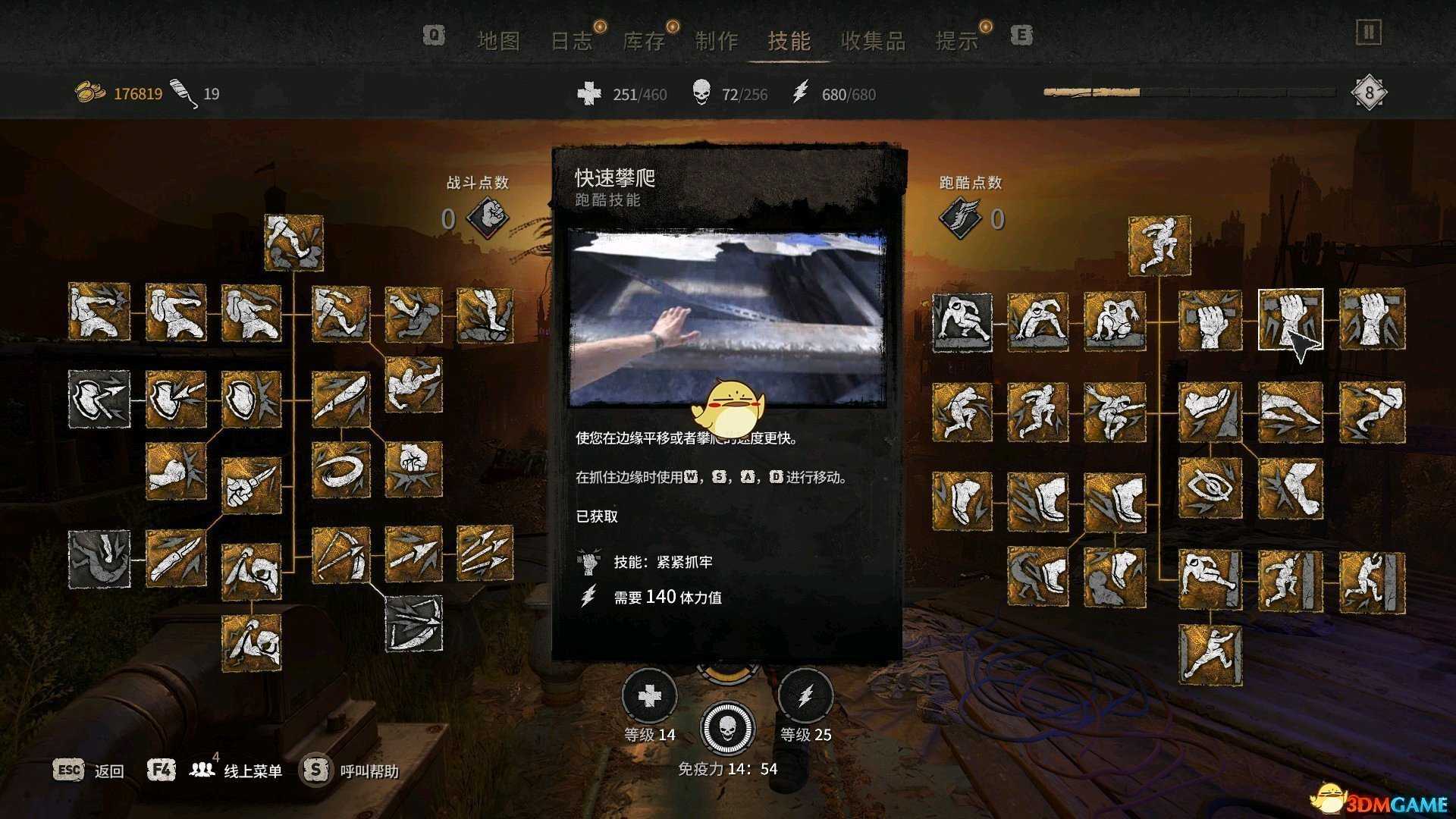This screenshot has height=819, width=1456.
Task: Click the gold coins icon in top left
Action: point(90,93)
